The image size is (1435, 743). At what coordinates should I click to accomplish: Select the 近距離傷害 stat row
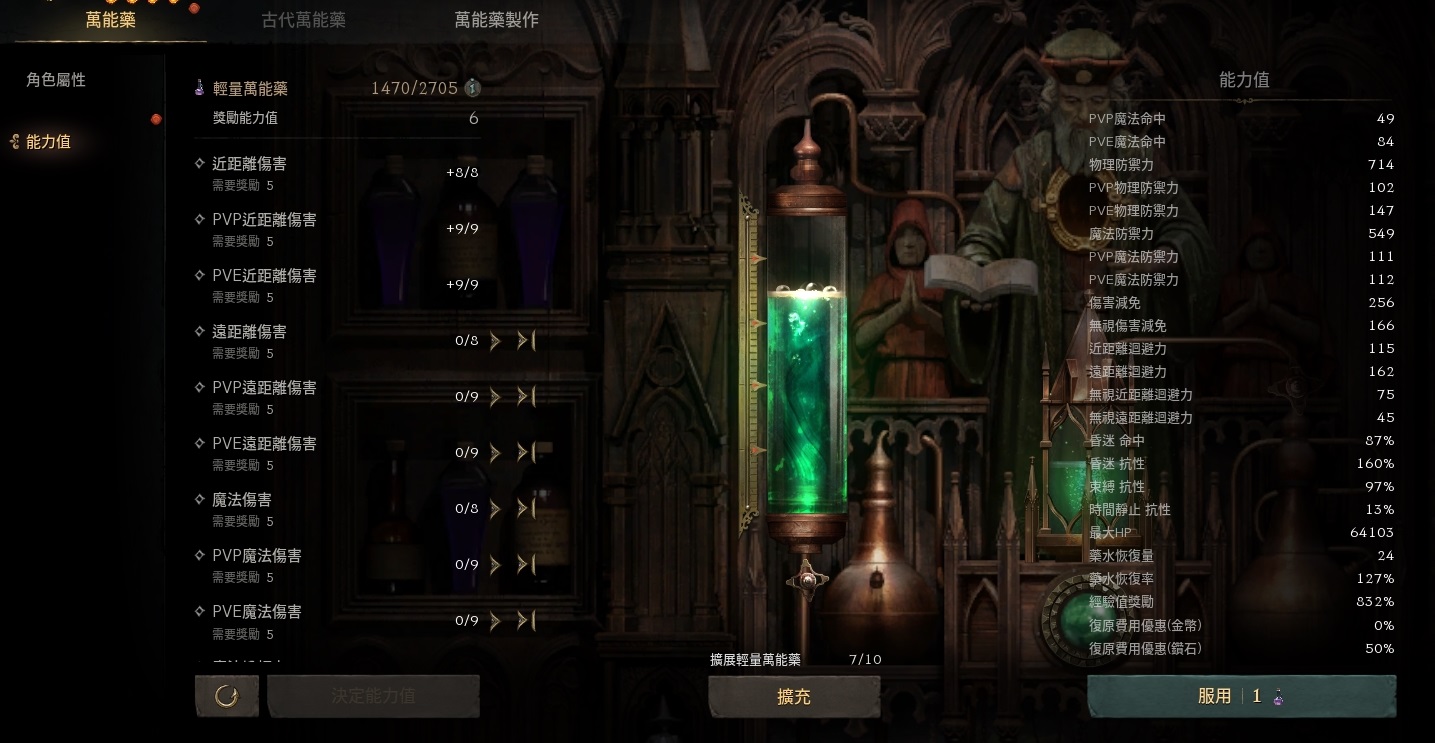coord(250,164)
